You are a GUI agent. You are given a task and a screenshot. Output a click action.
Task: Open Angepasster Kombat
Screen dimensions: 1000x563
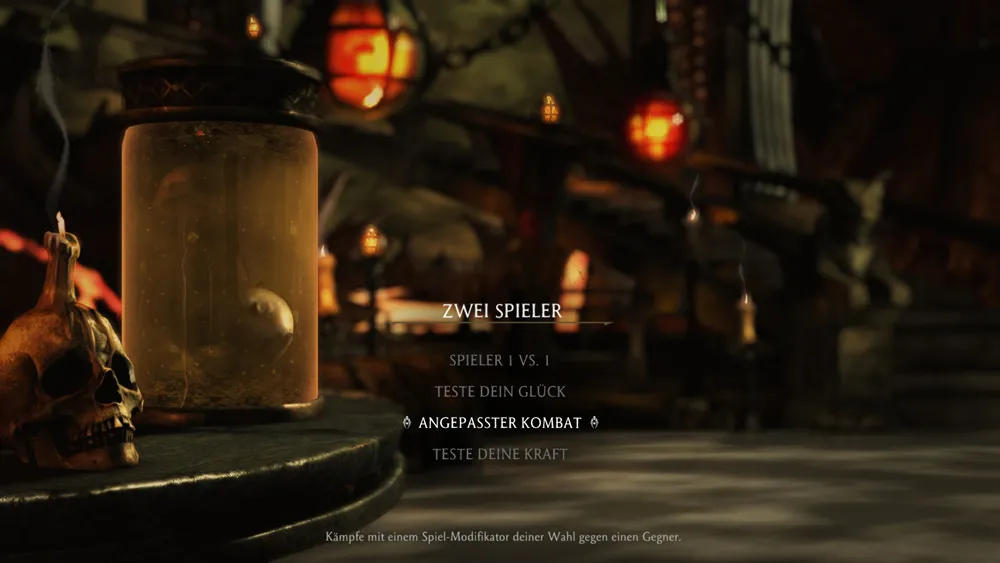tap(500, 422)
